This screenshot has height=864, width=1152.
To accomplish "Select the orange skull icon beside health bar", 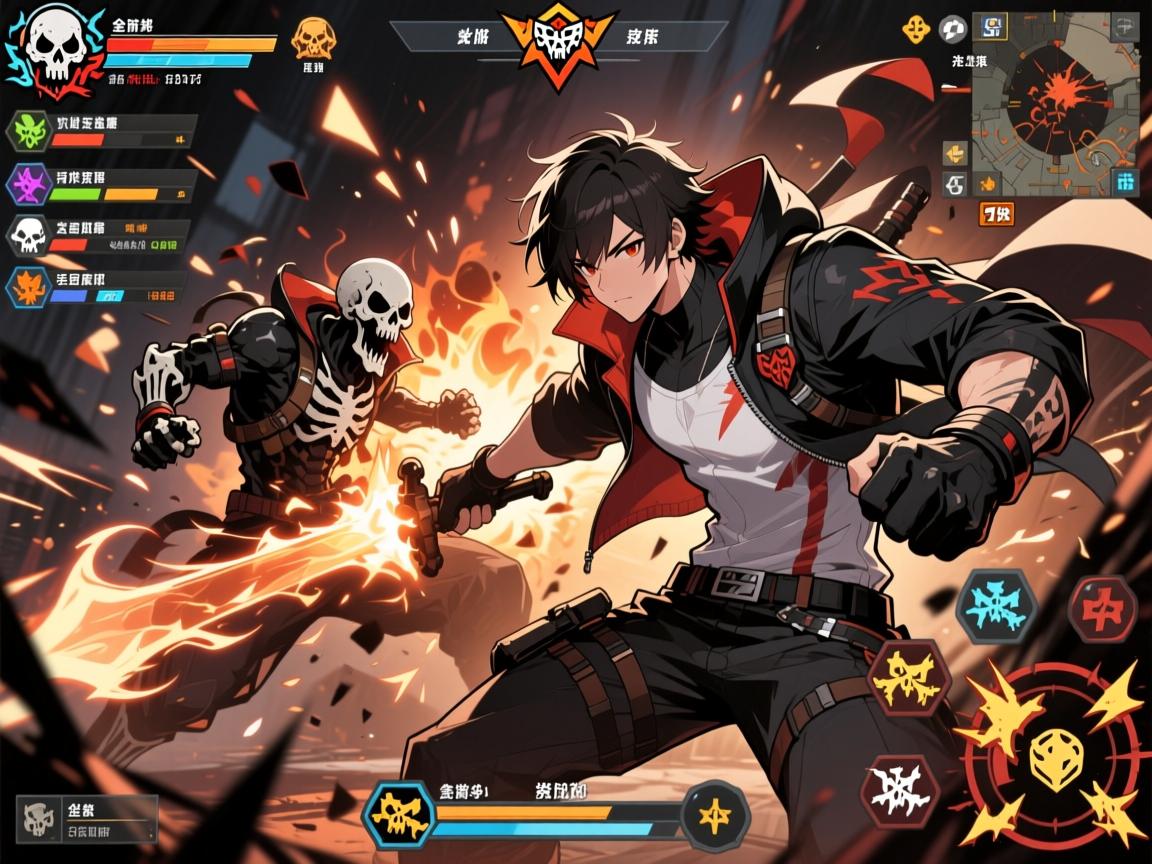I will pyautogui.click(x=311, y=39).
